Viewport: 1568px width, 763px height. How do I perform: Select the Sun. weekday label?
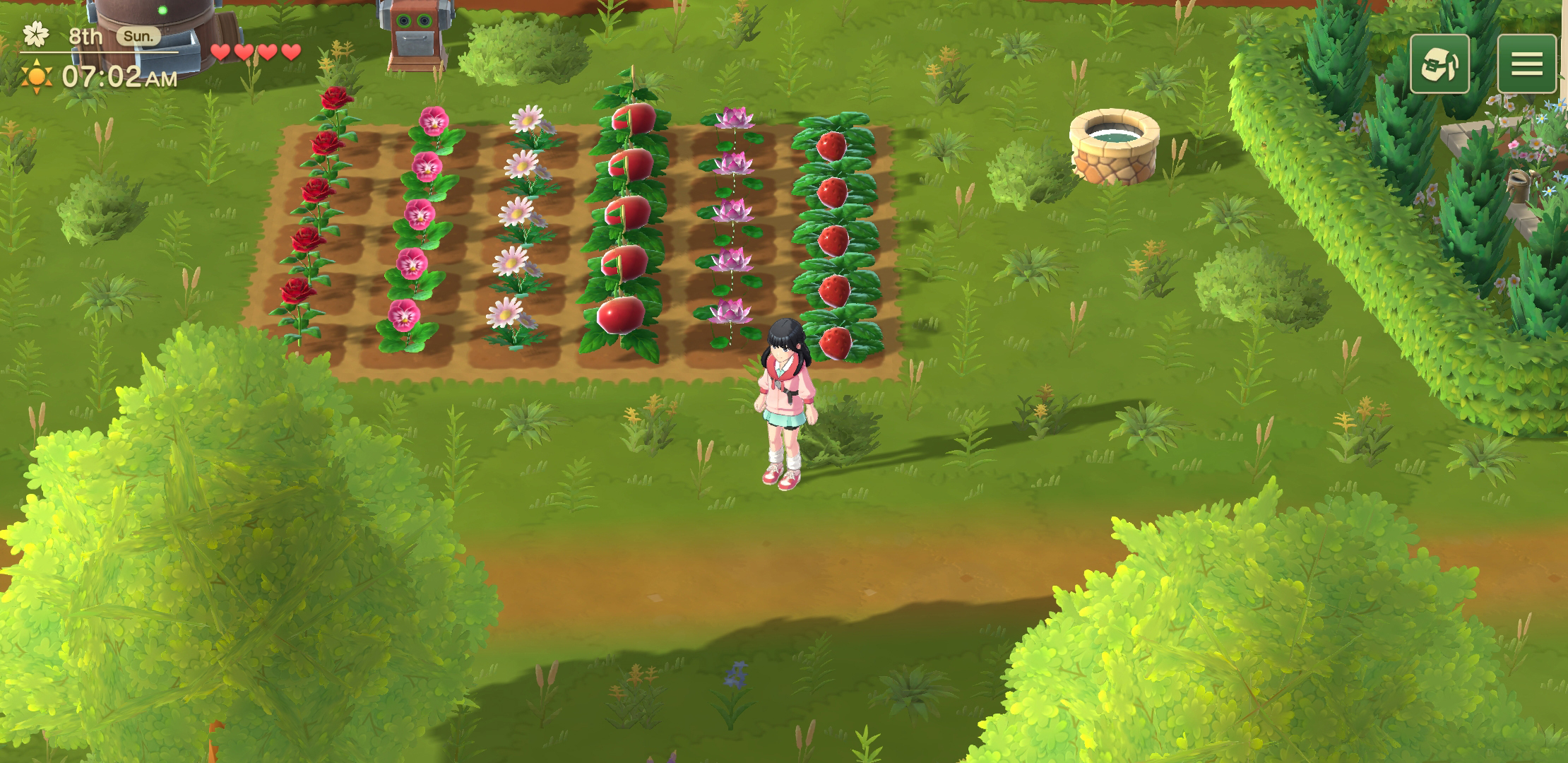139,34
